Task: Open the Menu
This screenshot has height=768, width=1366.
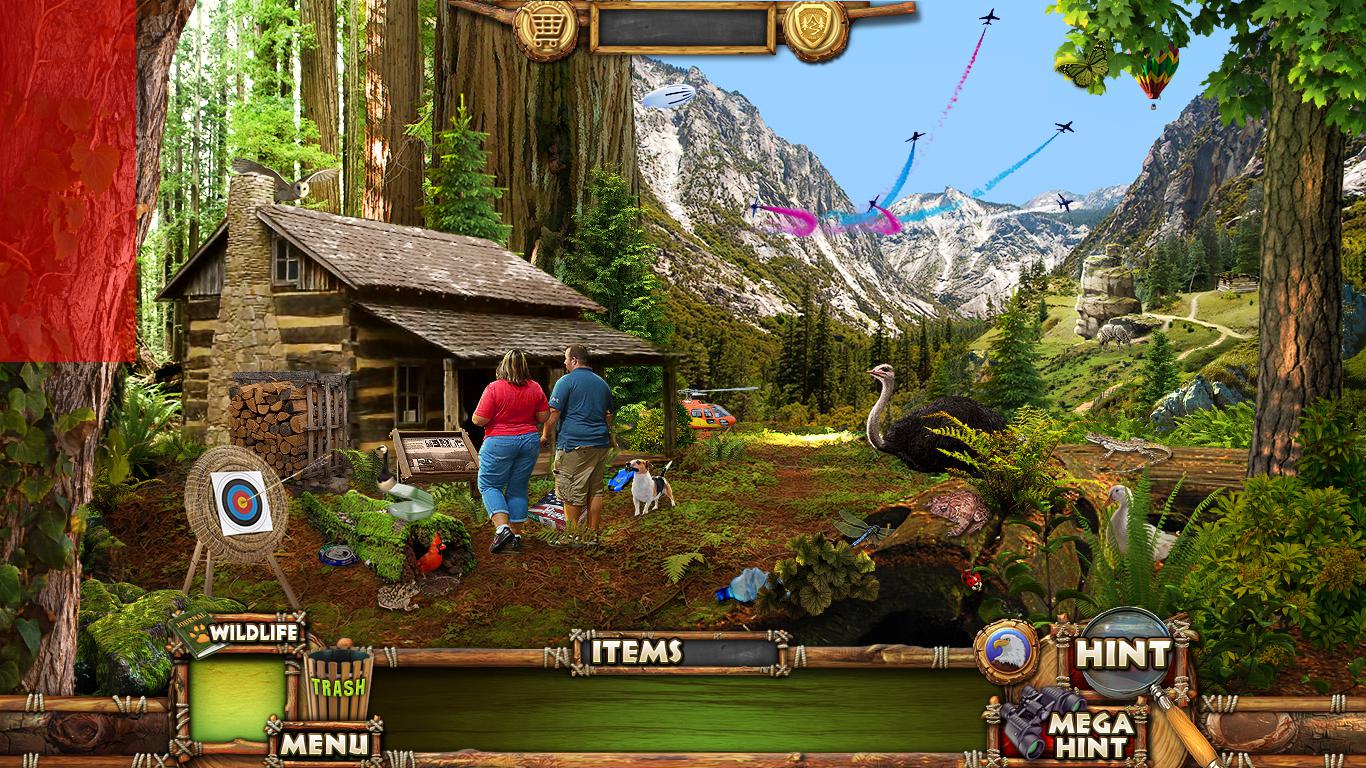Action: click(323, 743)
